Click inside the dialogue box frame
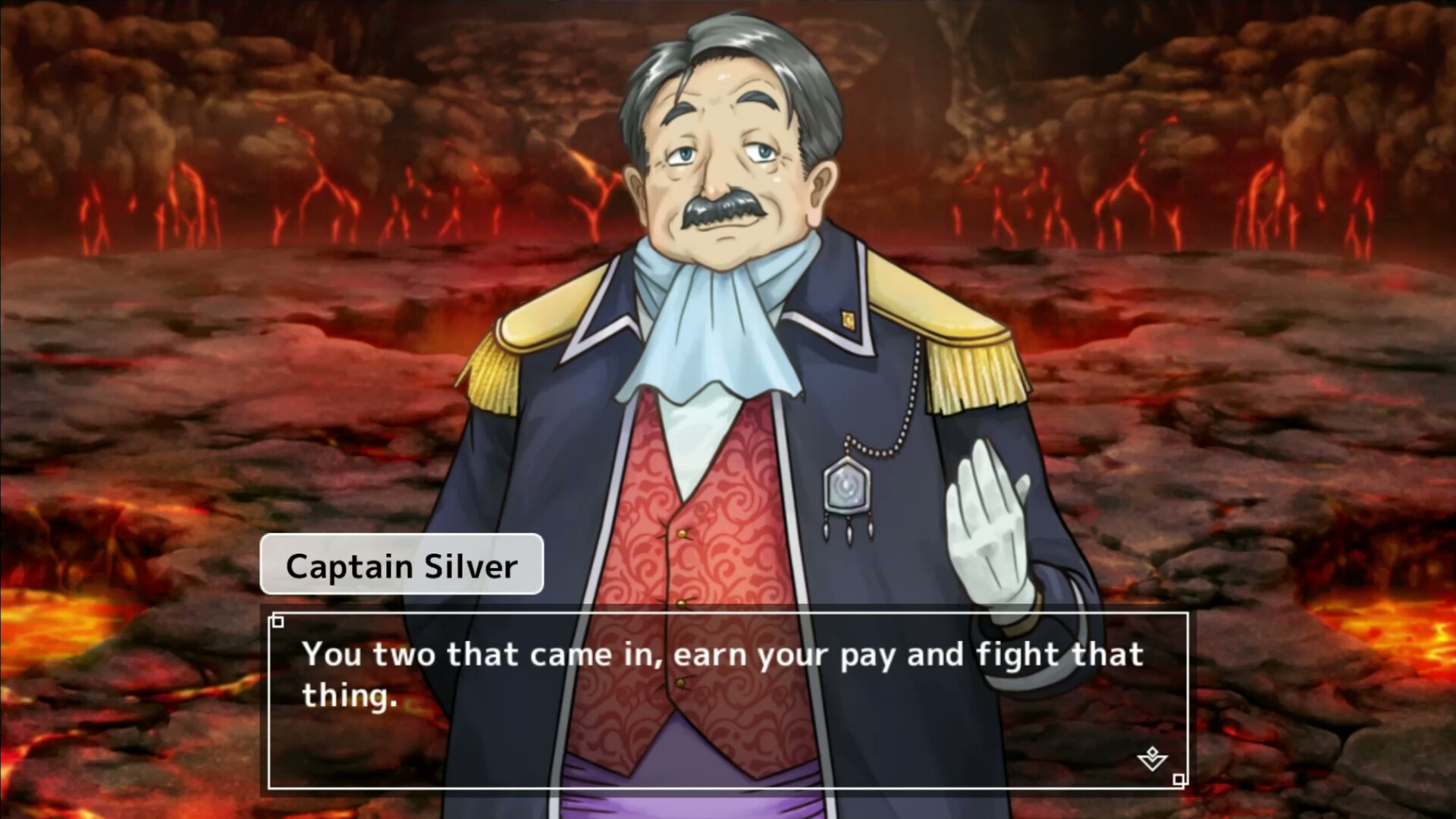Image resolution: width=1456 pixels, height=819 pixels. [720, 698]
